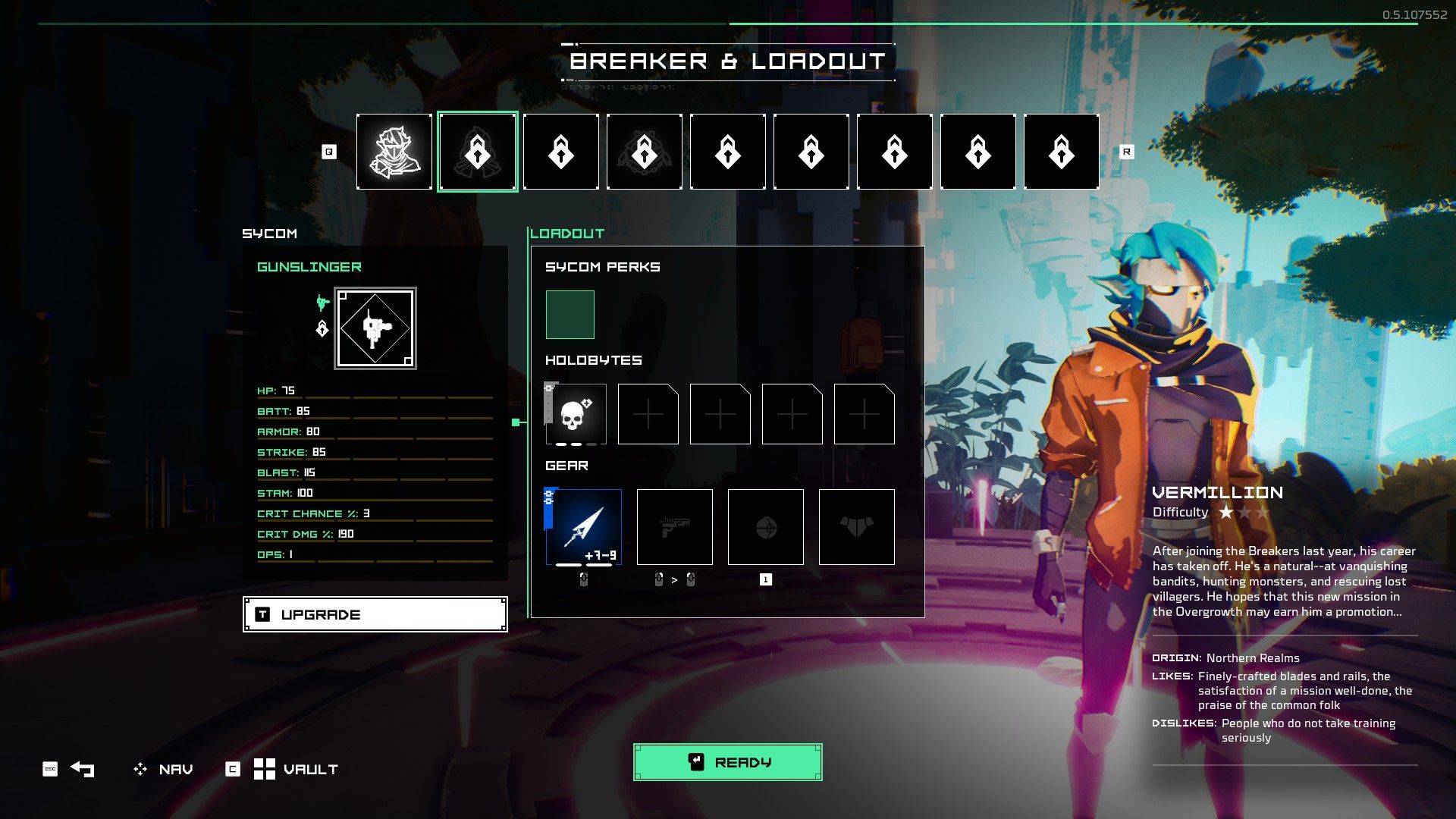
Task: Click the pistol sidearm gear slot
Action: click(674, 526)
